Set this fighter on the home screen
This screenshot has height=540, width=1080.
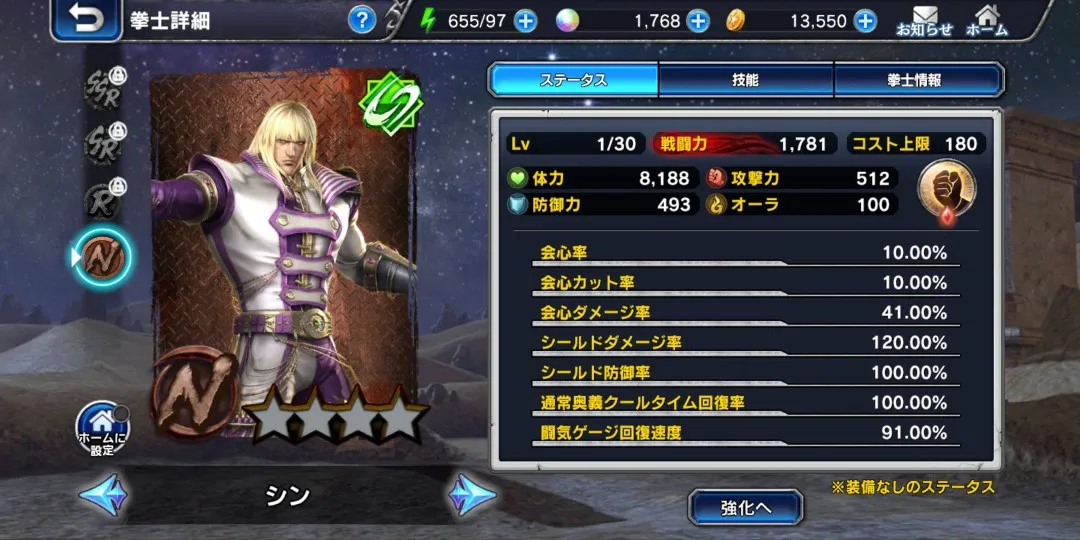click(x=103, y=428)
